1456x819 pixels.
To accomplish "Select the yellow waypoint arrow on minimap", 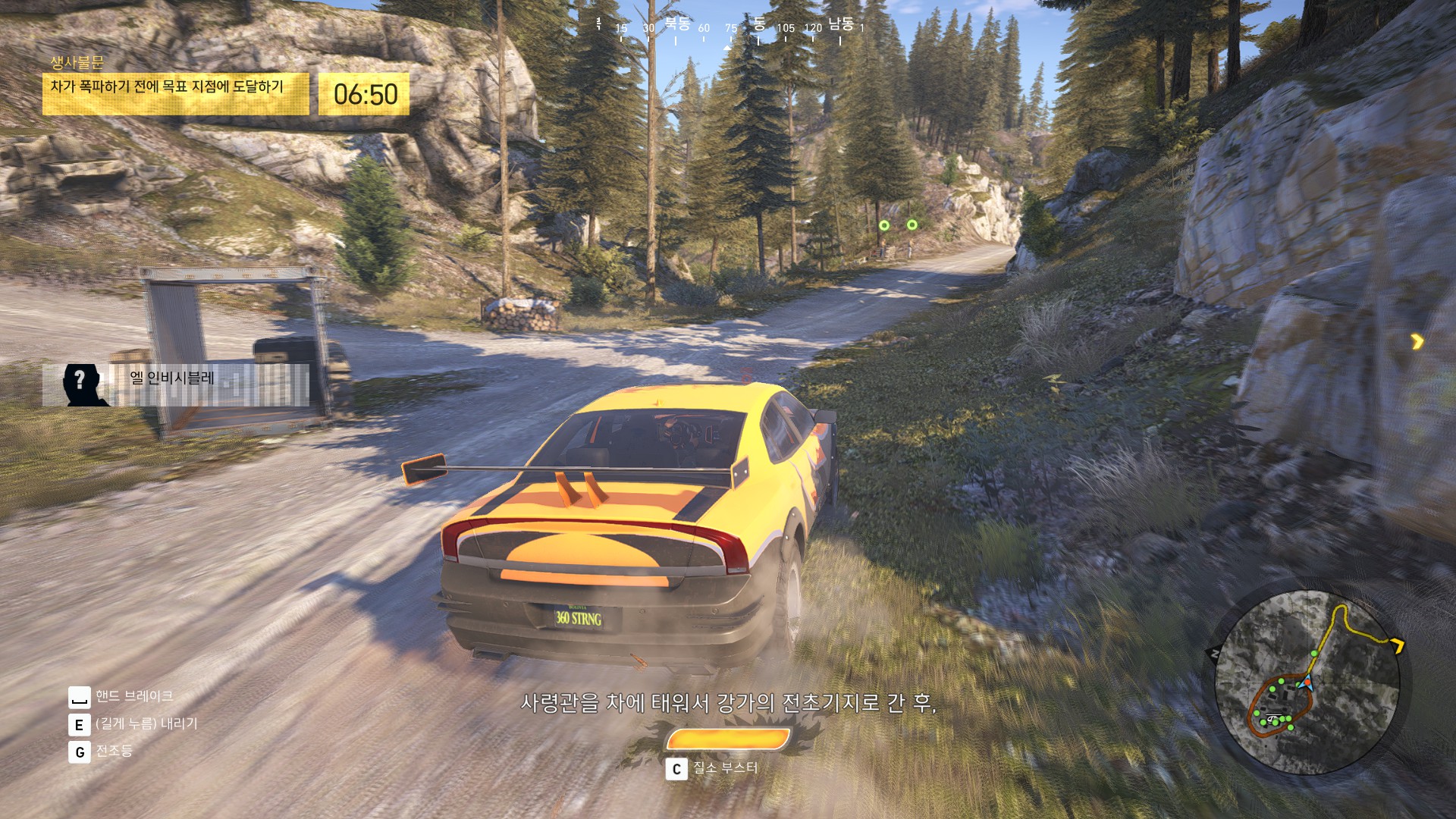I will (1397, 645).
